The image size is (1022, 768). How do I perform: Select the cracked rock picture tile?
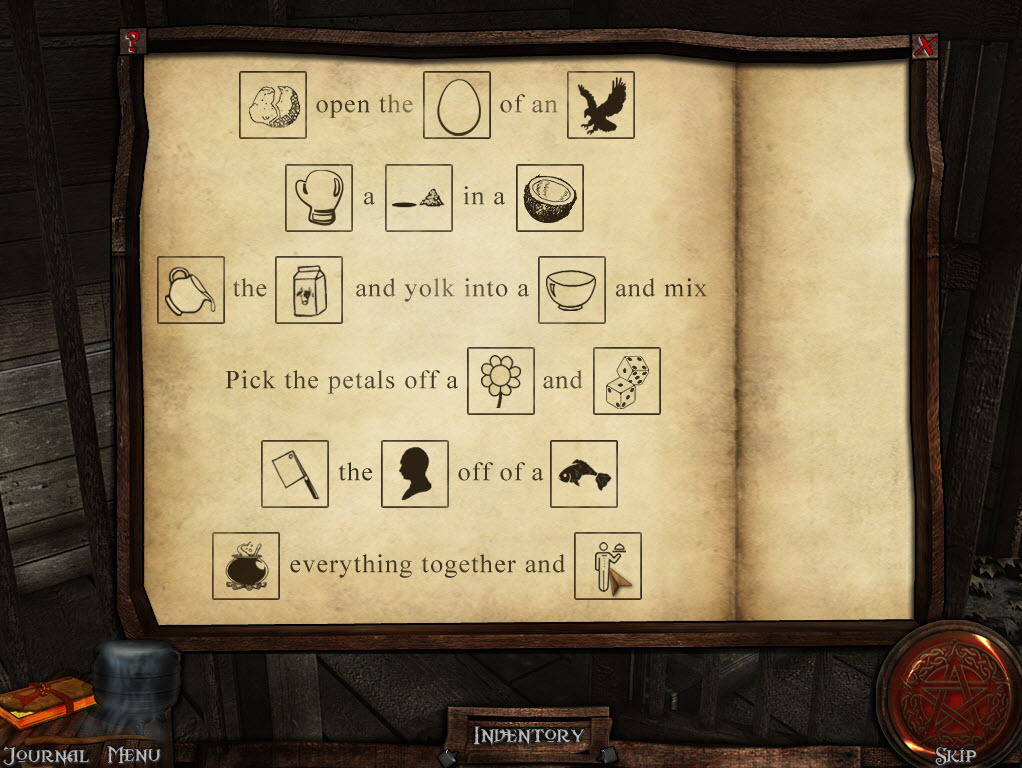(273, 105)
